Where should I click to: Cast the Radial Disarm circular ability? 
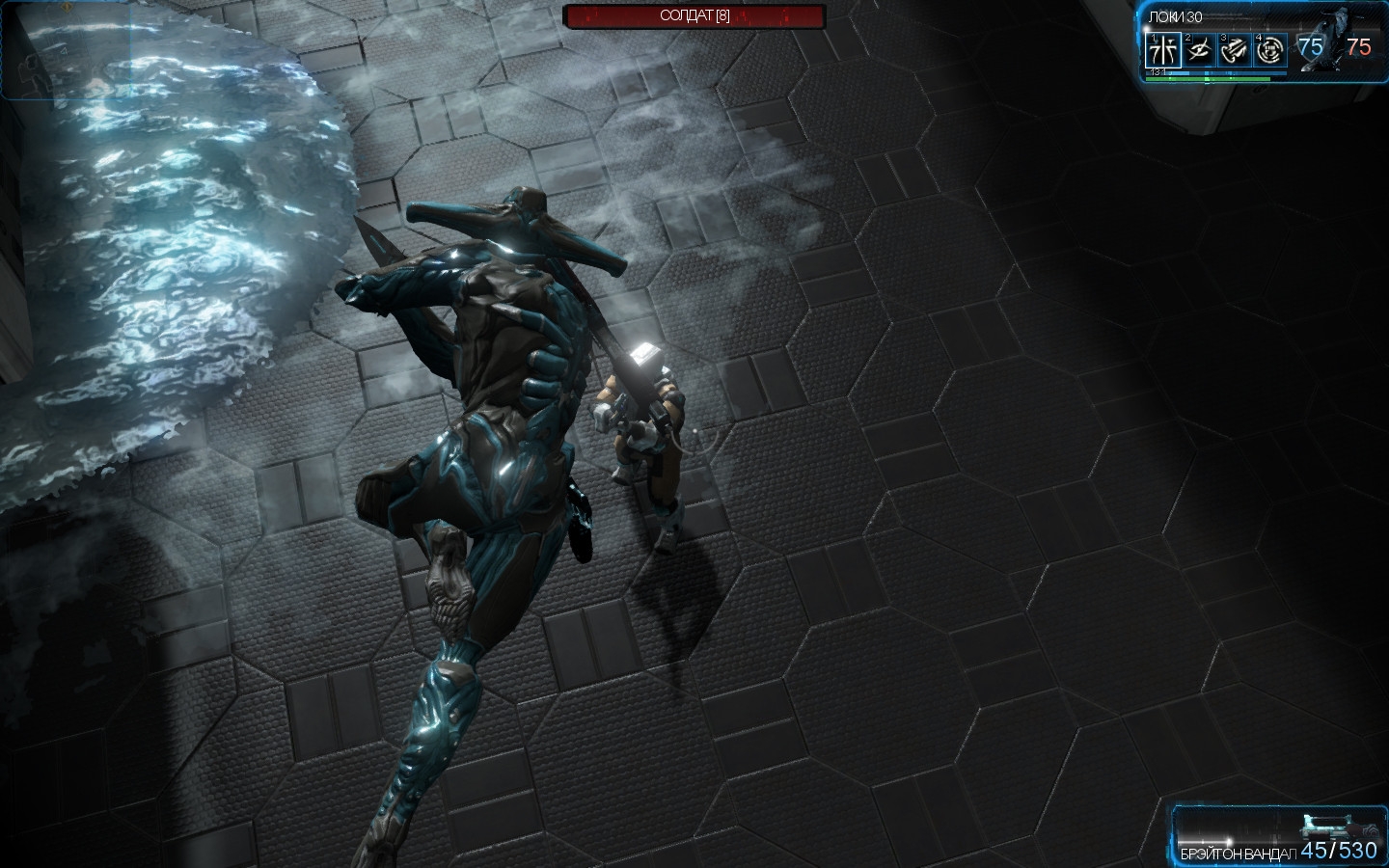pos(1271,49)
